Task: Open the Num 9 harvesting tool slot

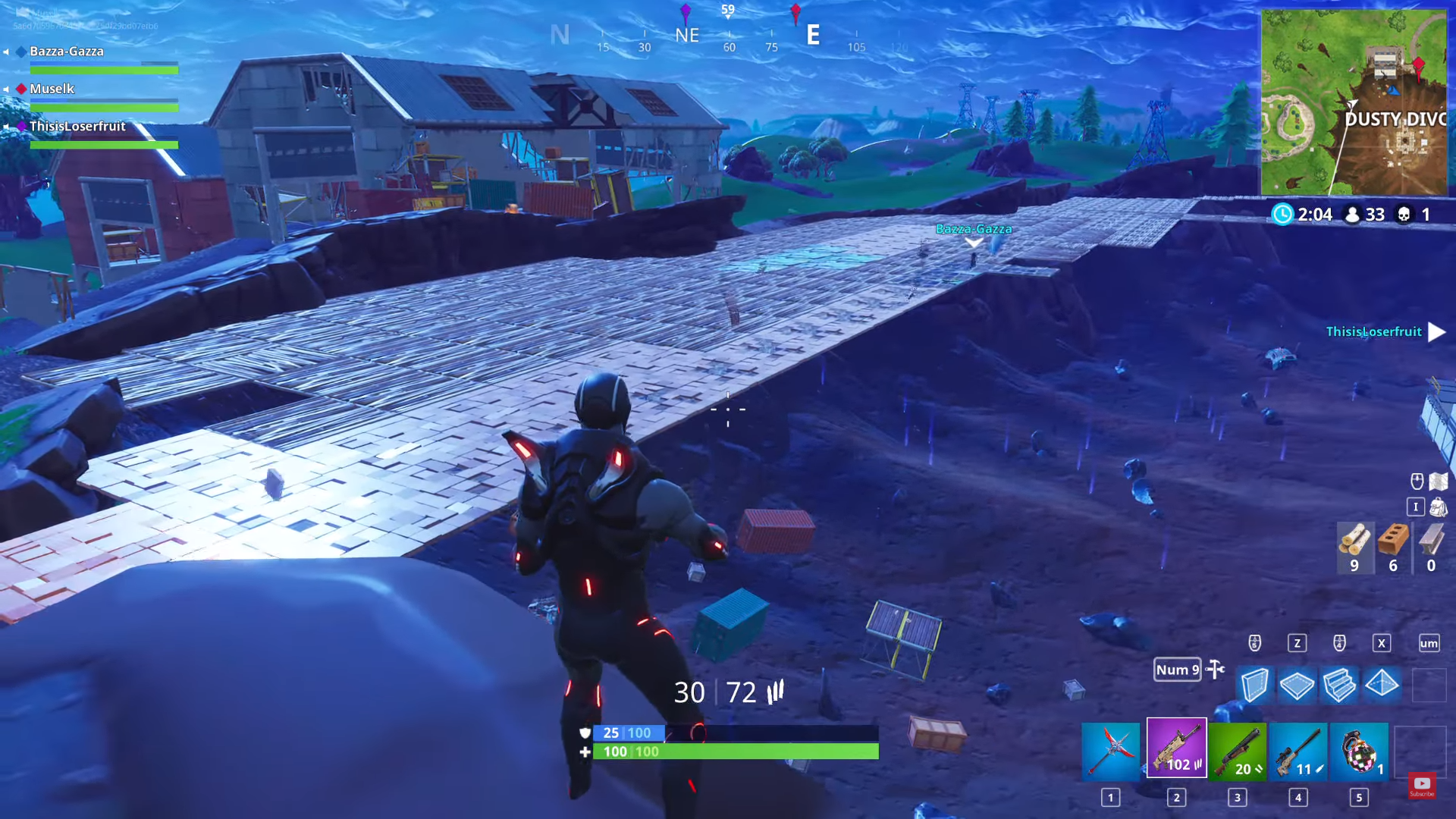Action: pos(1177,670)
